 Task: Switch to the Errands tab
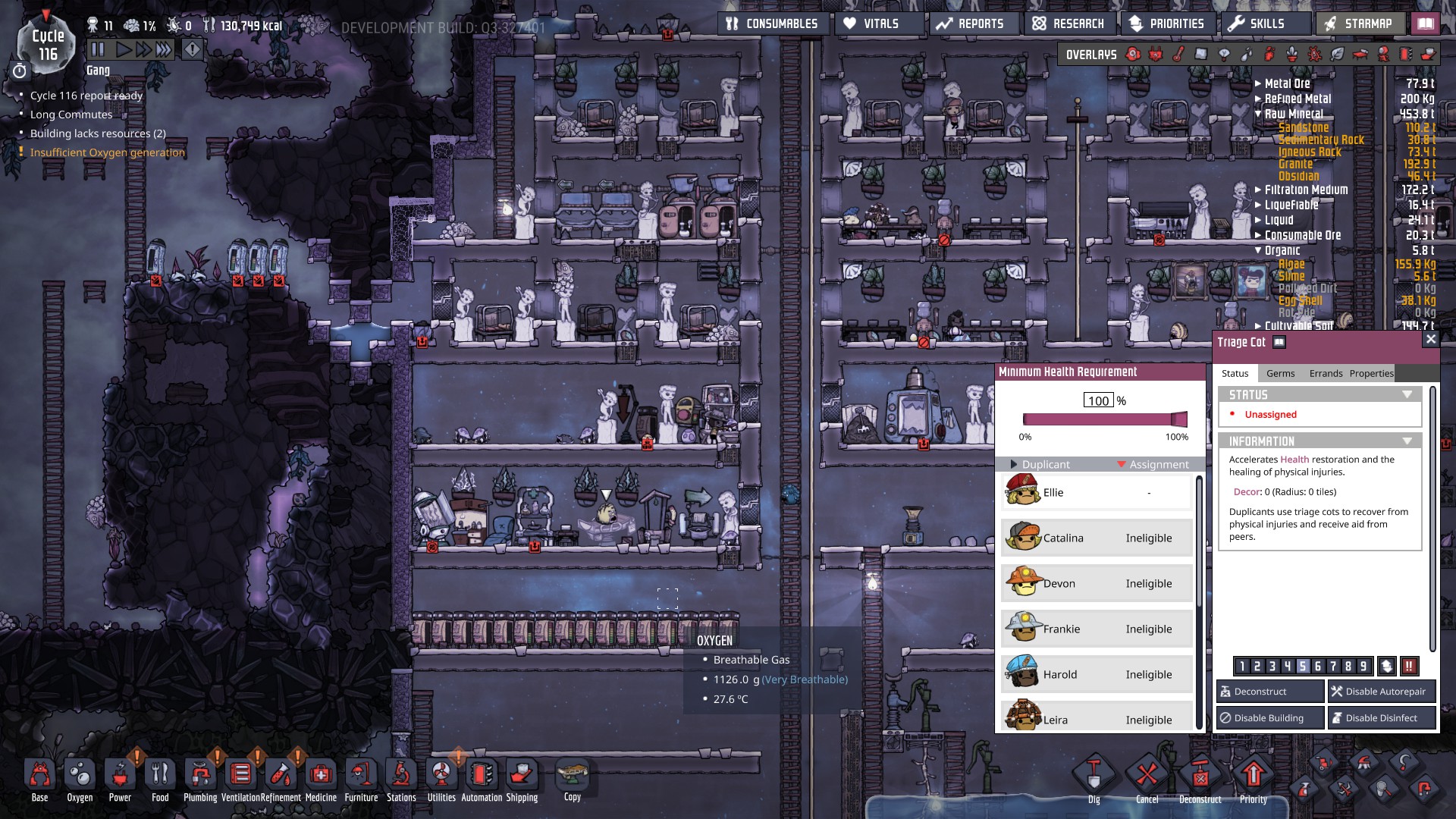point(1326,373)
